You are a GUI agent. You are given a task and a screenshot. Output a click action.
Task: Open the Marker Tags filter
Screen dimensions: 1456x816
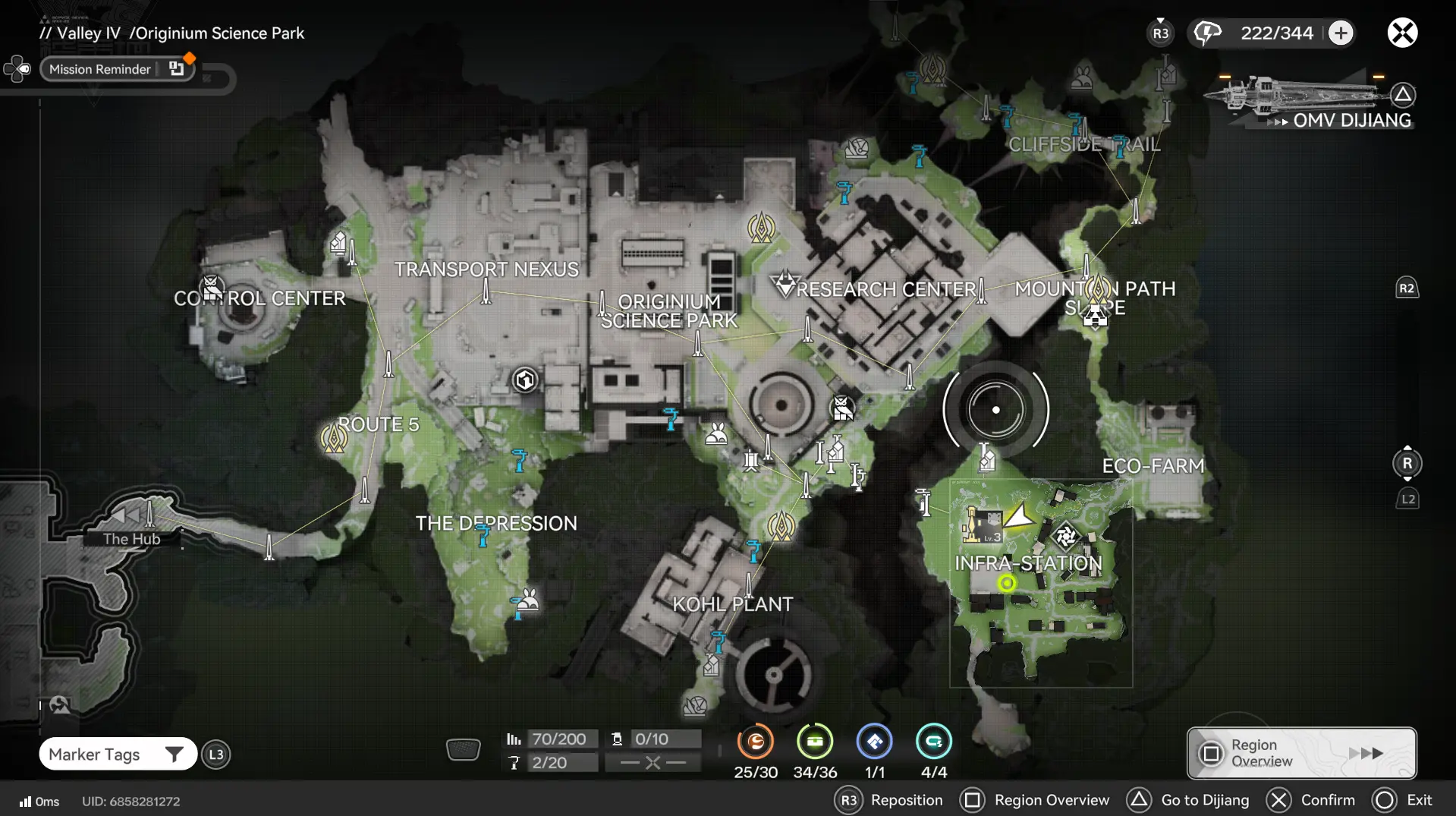118,754
